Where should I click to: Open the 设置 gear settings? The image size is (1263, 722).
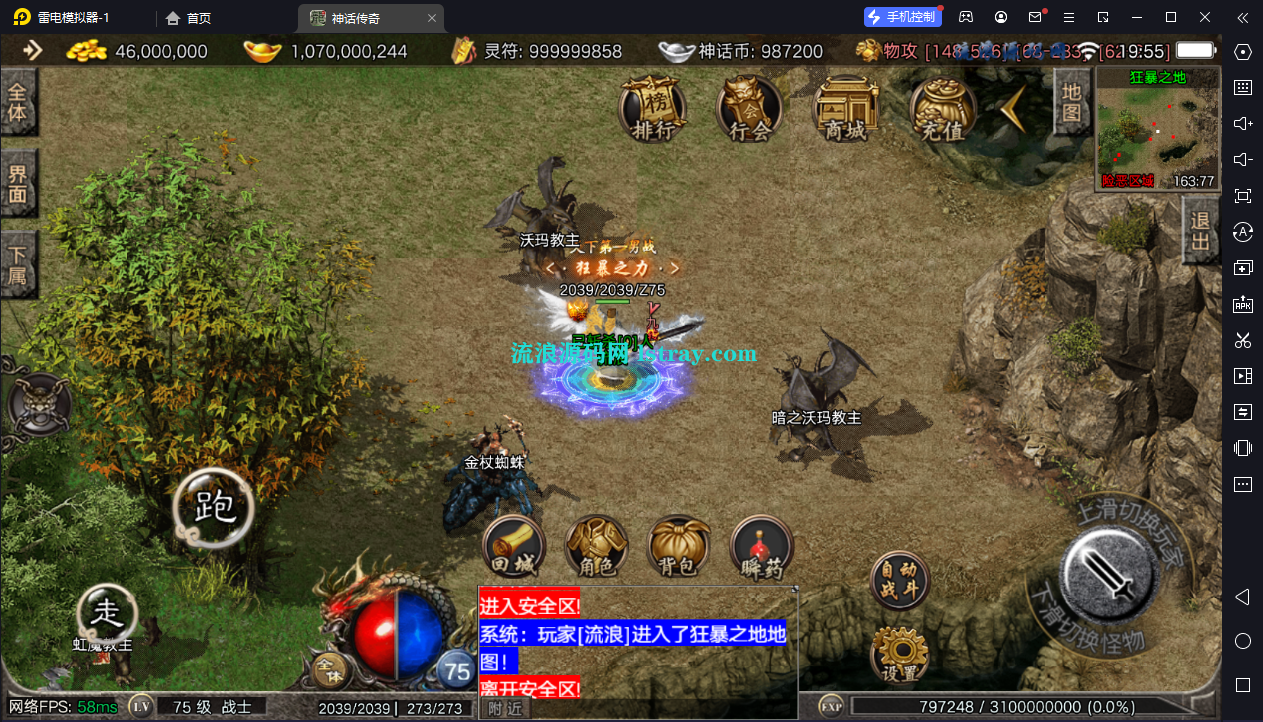pyautogui.click(x=900, y=655)
